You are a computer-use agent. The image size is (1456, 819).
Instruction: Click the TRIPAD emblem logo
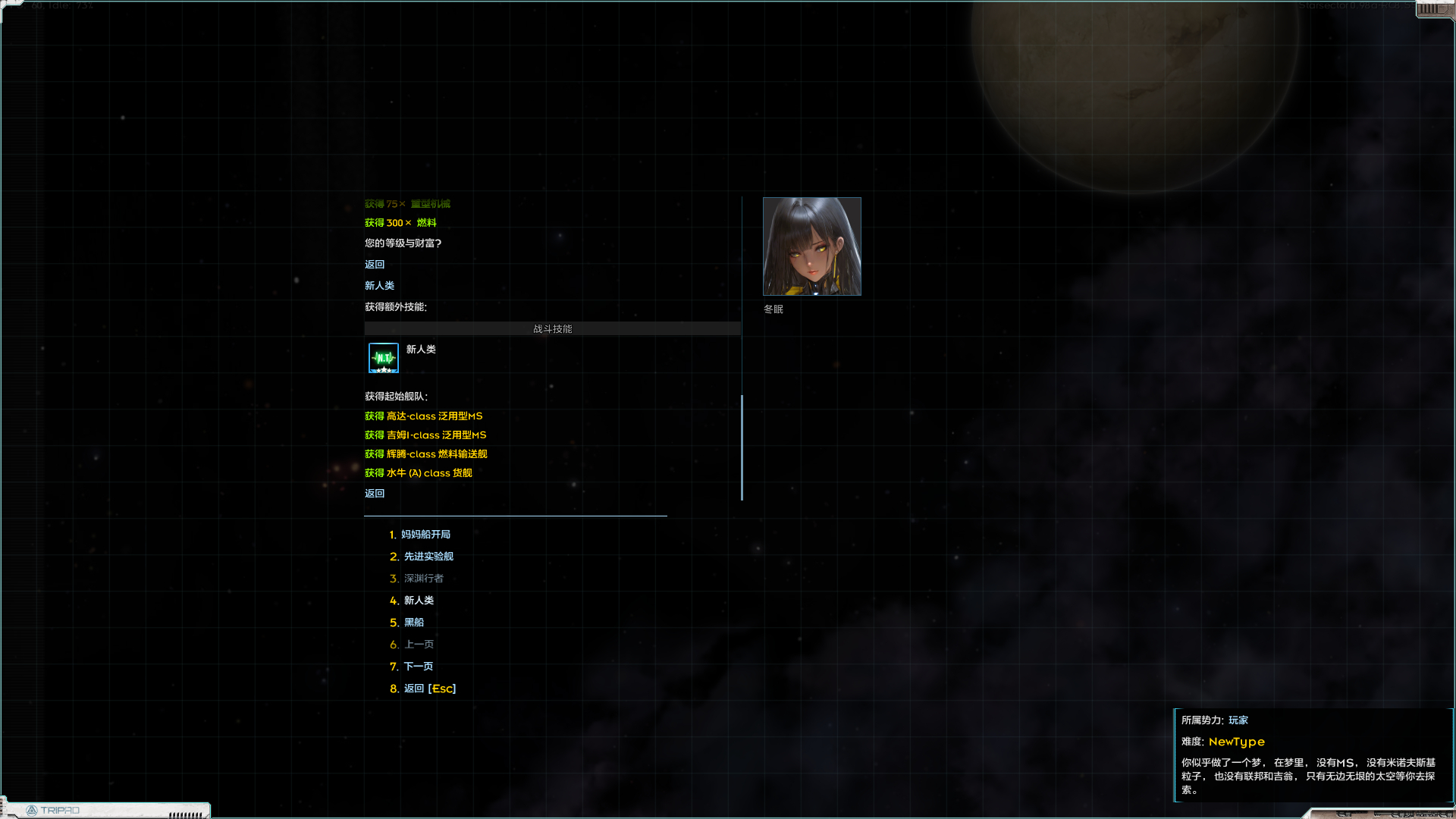point(33,810)
